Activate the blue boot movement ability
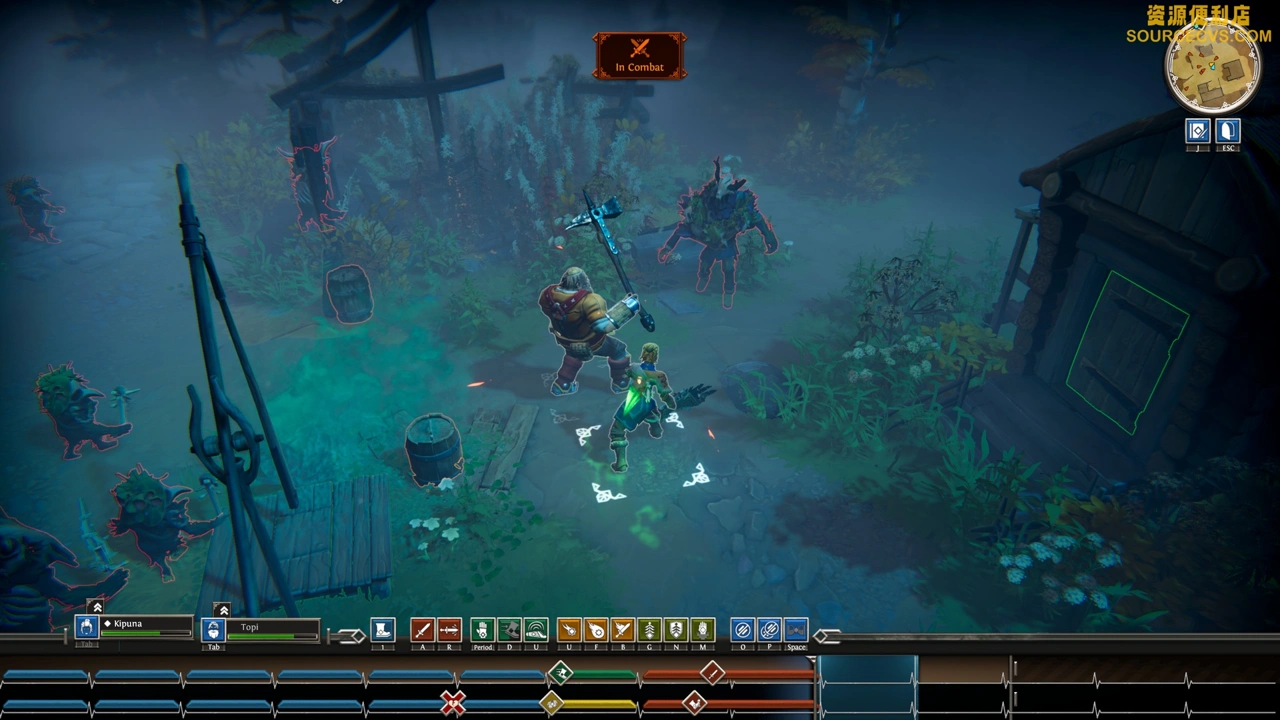1280x720 pixels. (x=382, y=630)
